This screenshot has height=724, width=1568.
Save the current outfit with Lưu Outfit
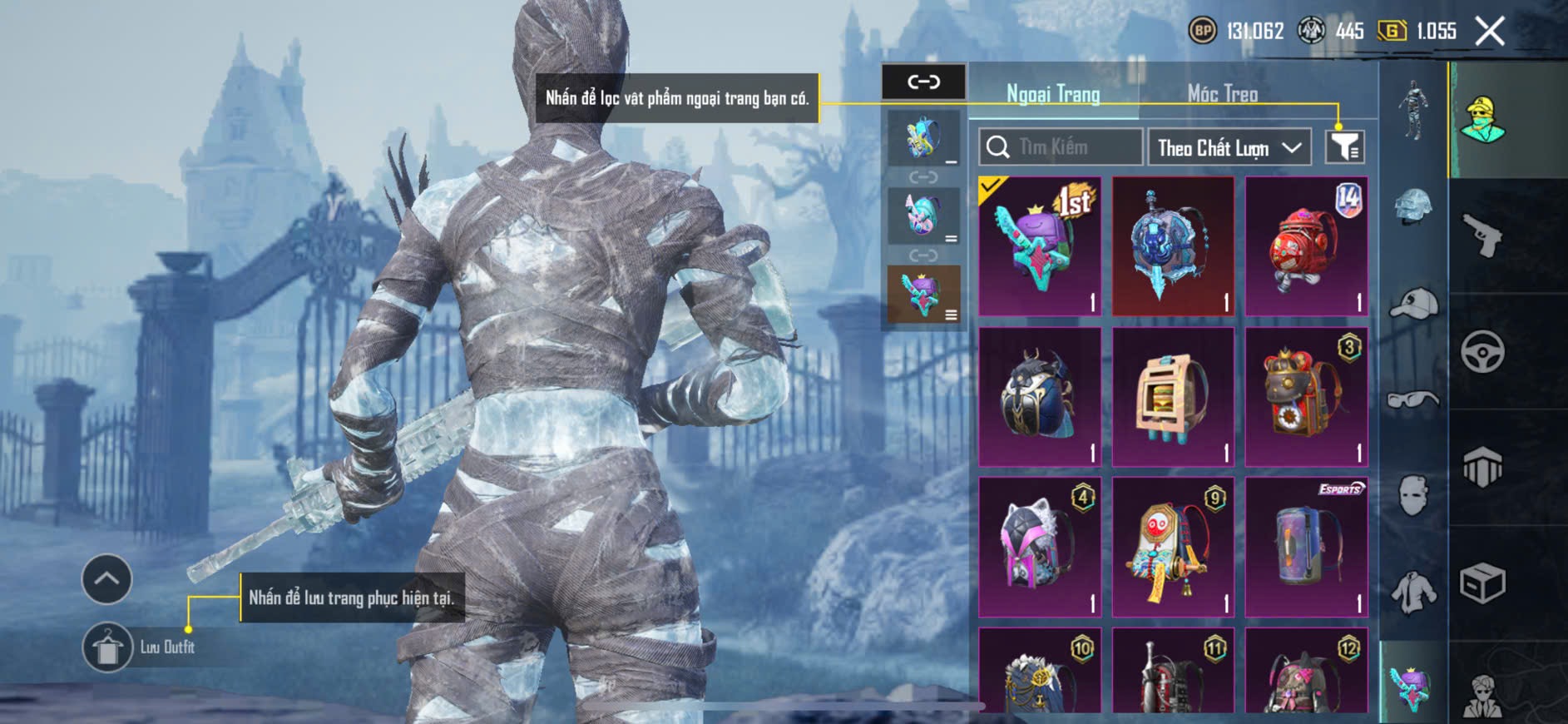[x=108, y=647]
